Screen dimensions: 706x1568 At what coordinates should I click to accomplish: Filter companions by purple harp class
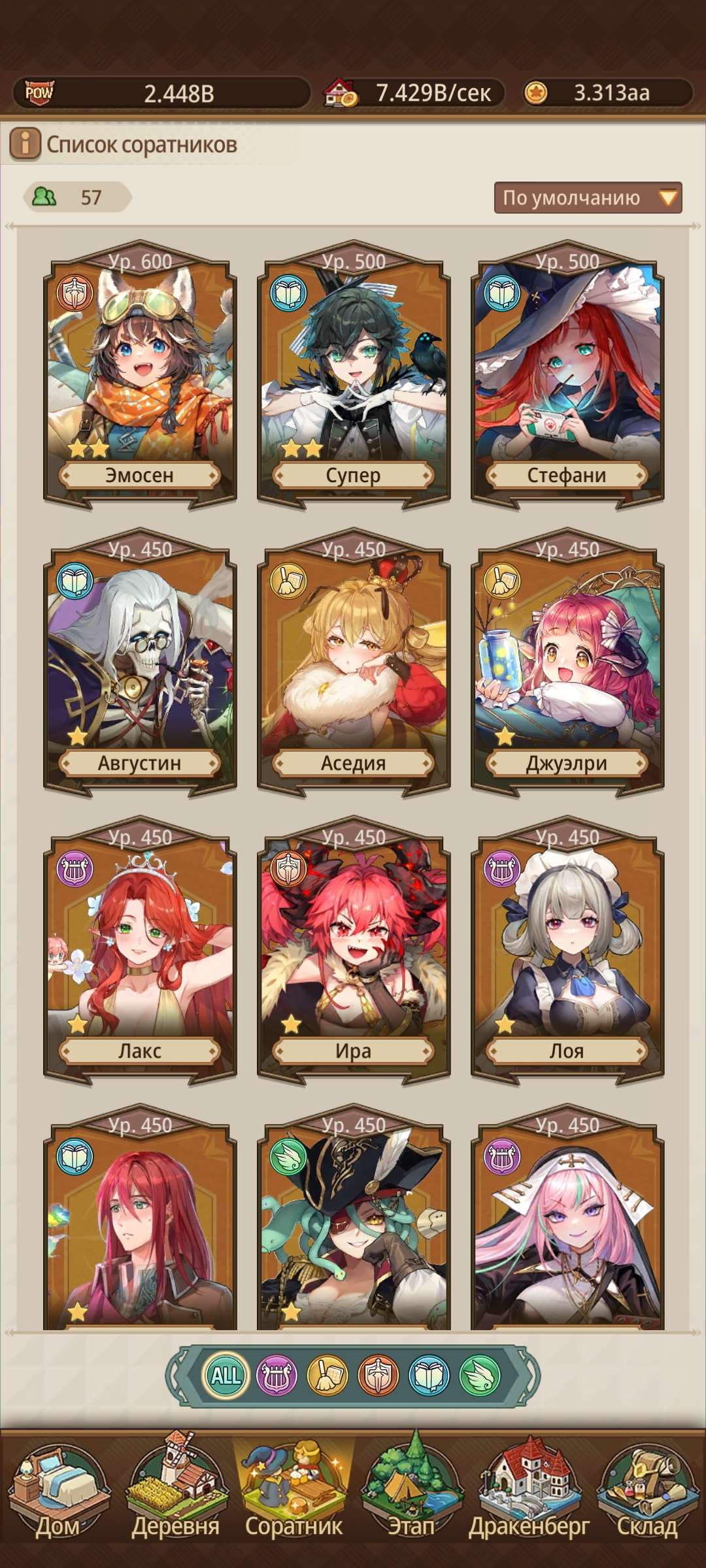point(277,1375)
